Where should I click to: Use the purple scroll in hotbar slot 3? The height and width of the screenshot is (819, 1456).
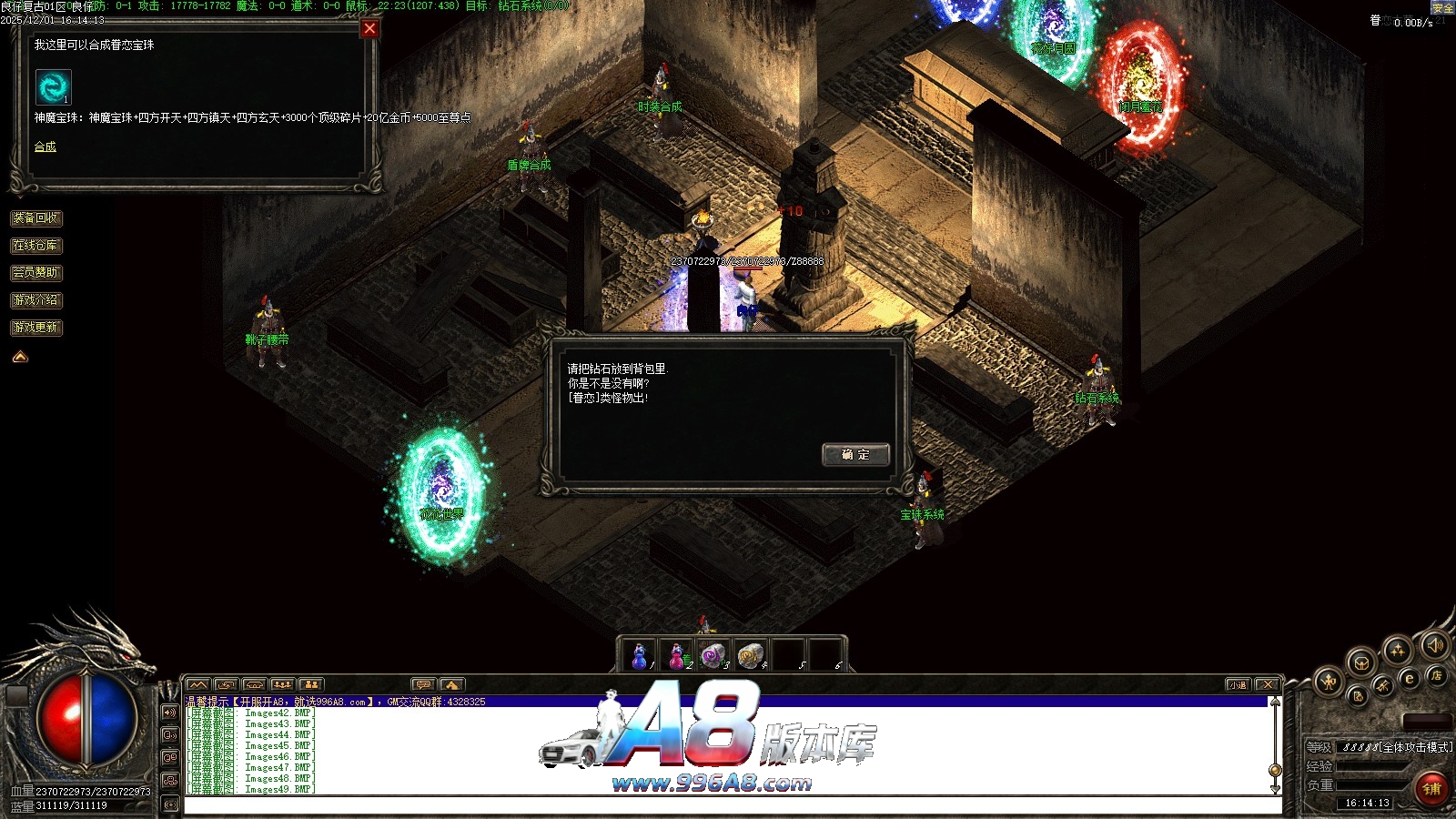click(713, 655)
